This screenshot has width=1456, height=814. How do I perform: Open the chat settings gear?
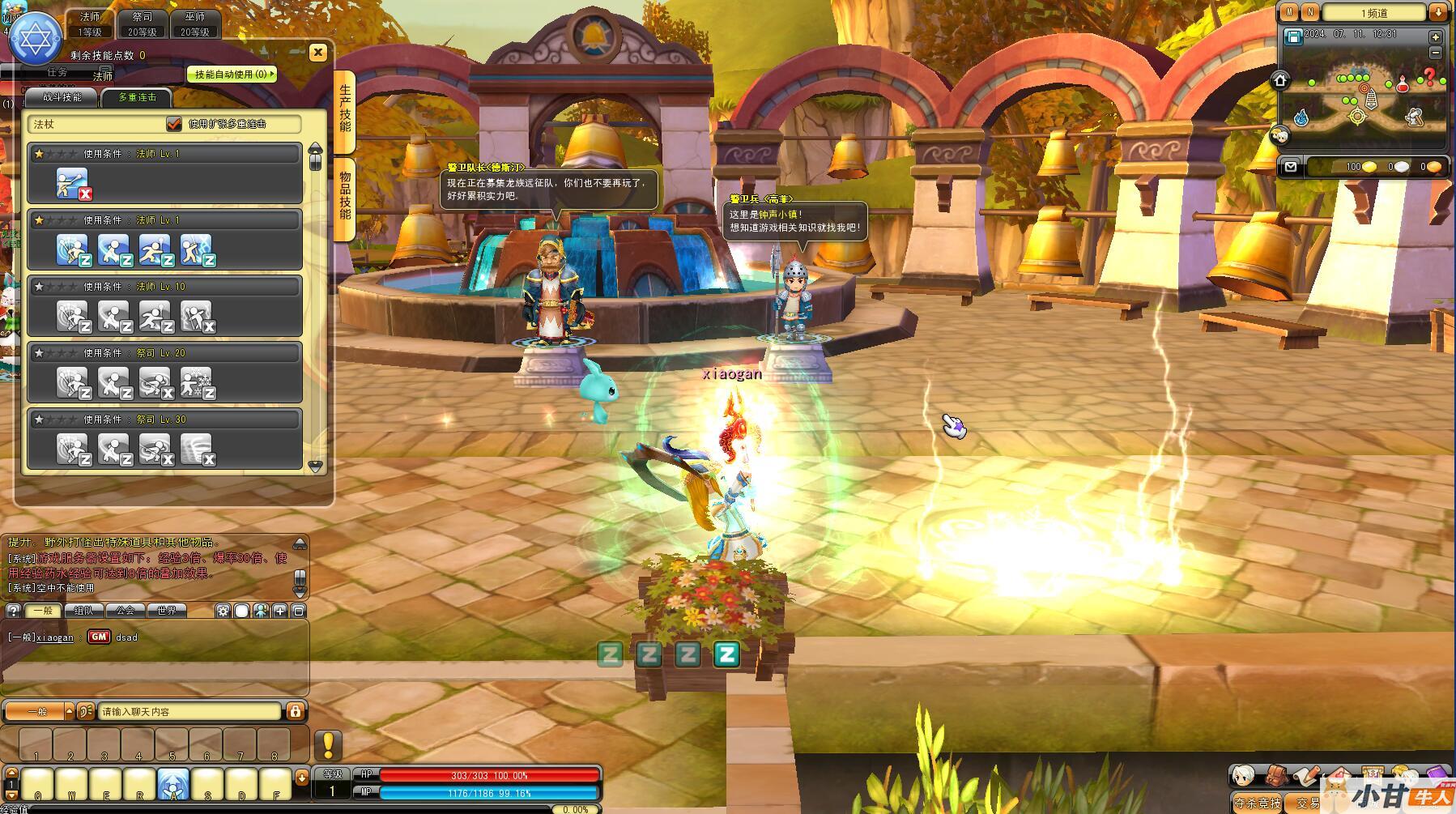[223, 611]
